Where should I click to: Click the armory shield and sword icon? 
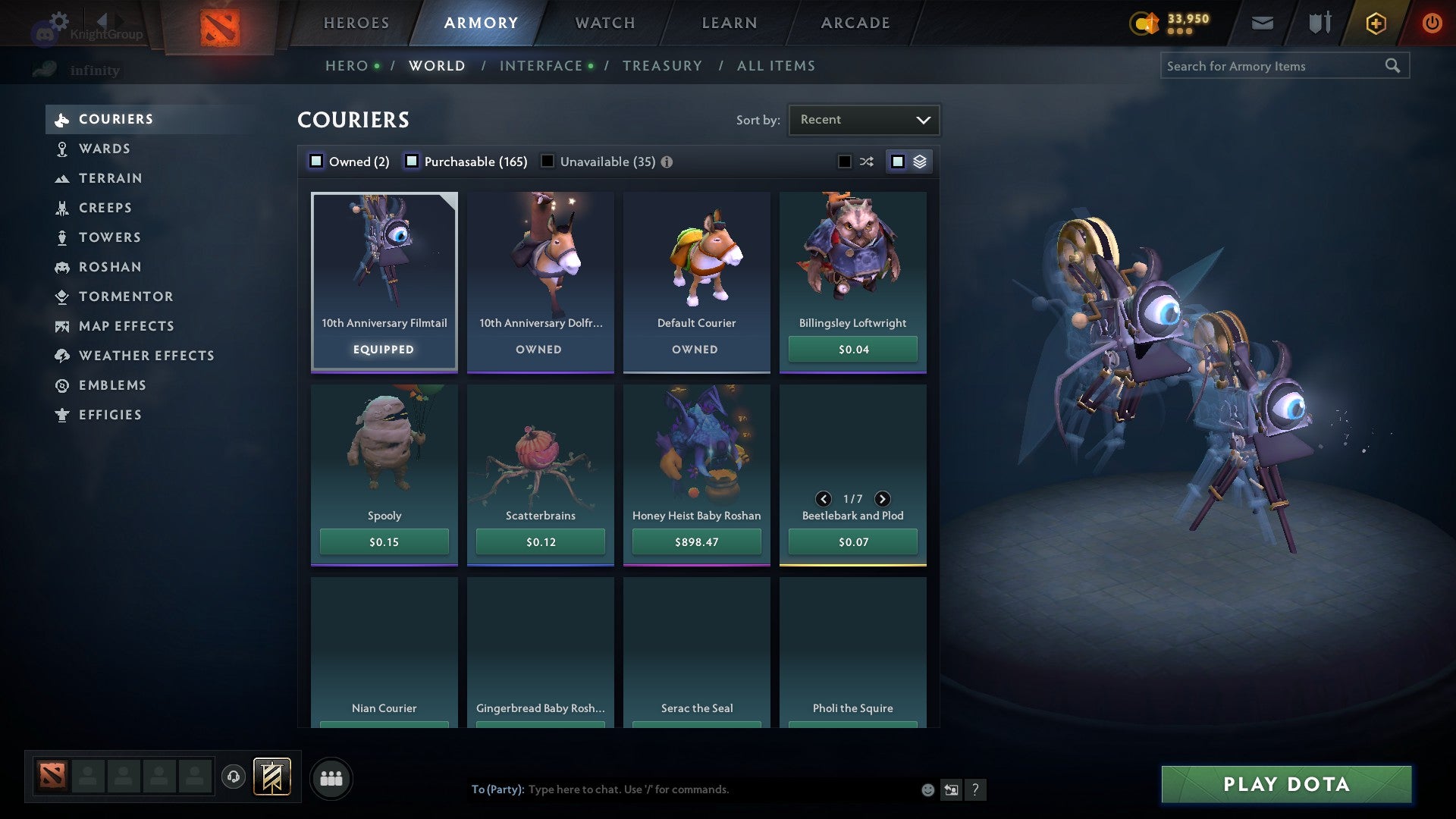[1319, 23]
